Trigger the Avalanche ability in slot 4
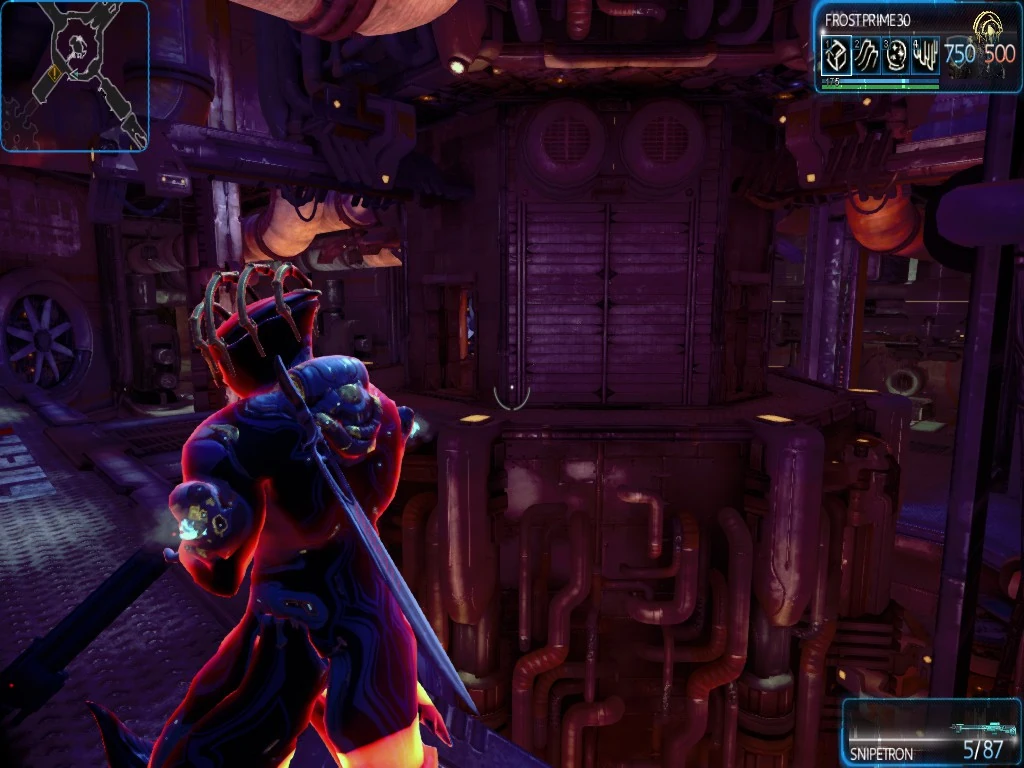 (x=925, y=56)
